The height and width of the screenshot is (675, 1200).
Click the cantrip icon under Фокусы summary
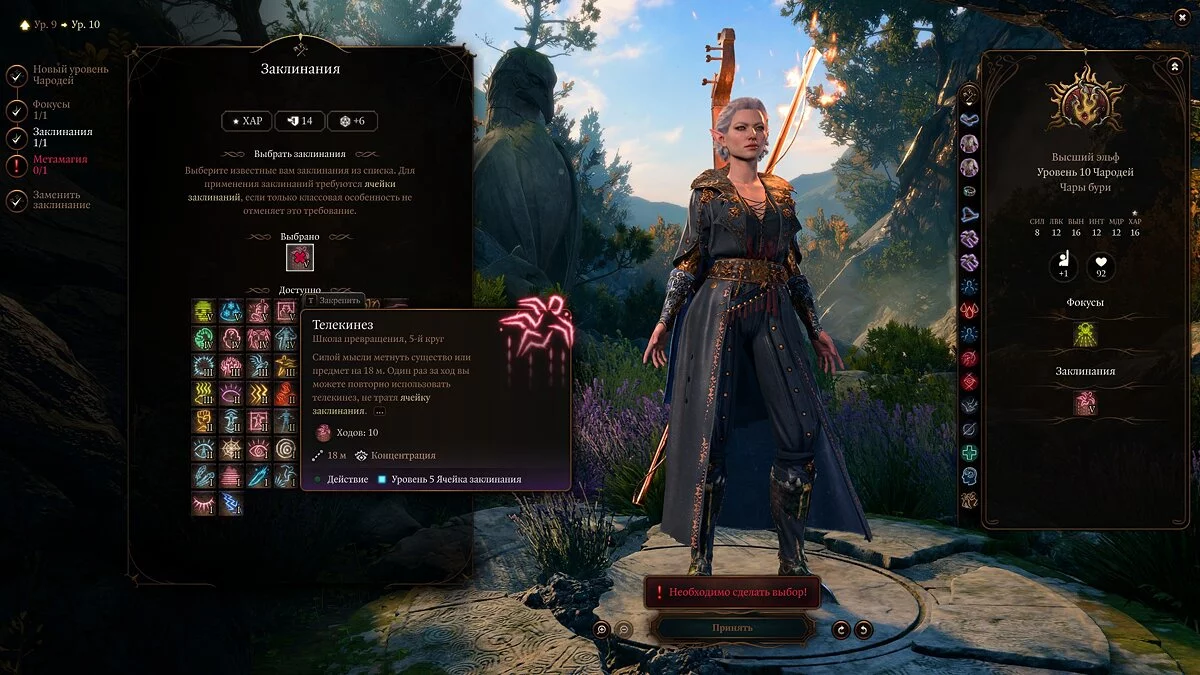pyautogui.click(x=1085, y=334)
